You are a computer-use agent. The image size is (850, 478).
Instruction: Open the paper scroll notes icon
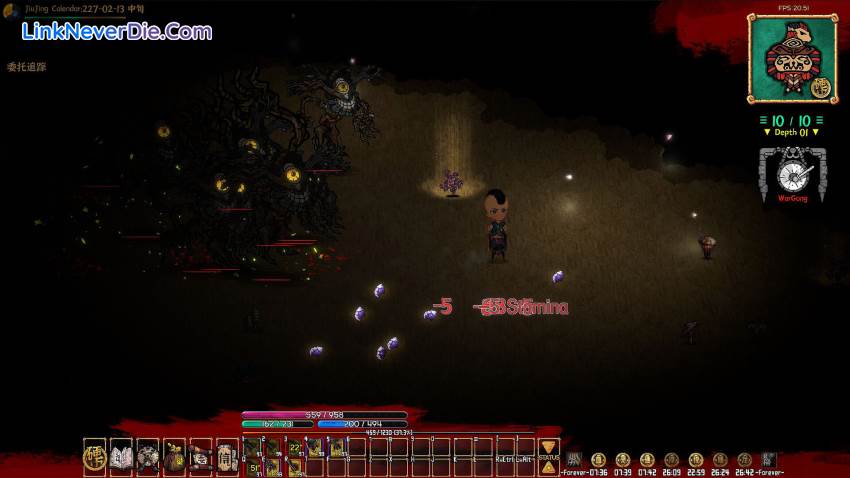pyautogui.click(x=227, y=455)
